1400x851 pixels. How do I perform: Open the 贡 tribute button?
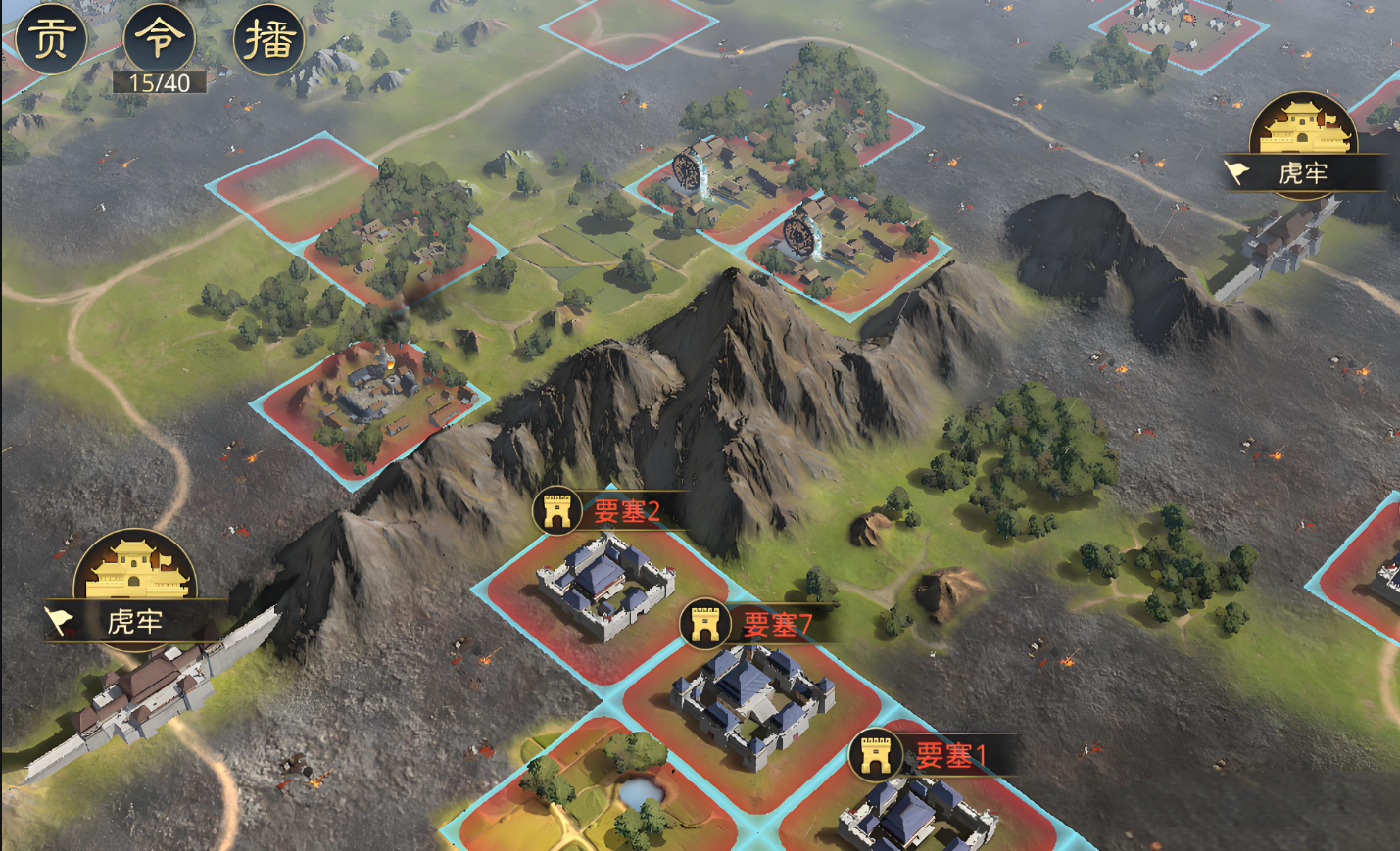(x=51, y=39)
